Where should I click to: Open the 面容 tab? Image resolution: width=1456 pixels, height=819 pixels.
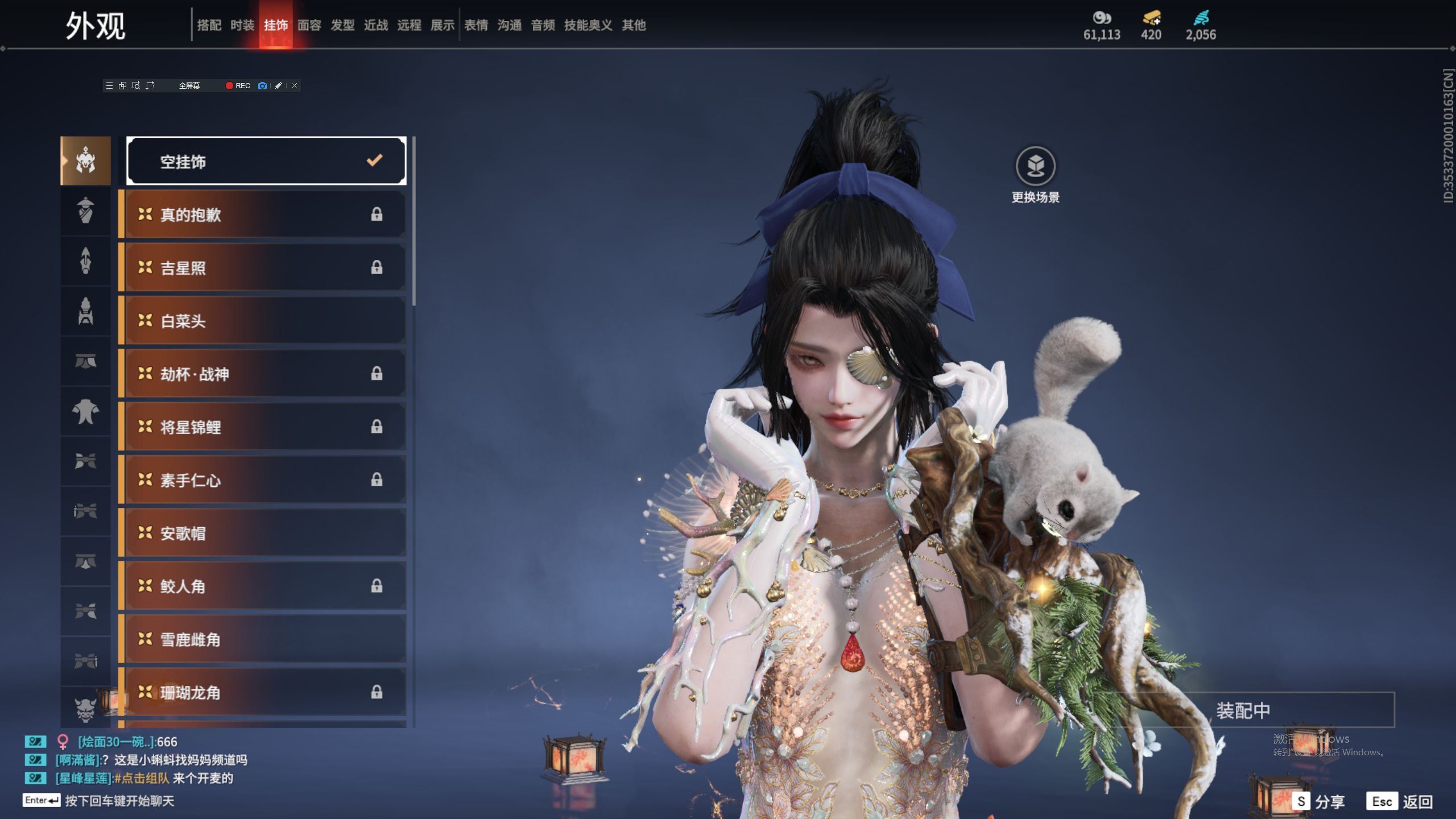309,25
